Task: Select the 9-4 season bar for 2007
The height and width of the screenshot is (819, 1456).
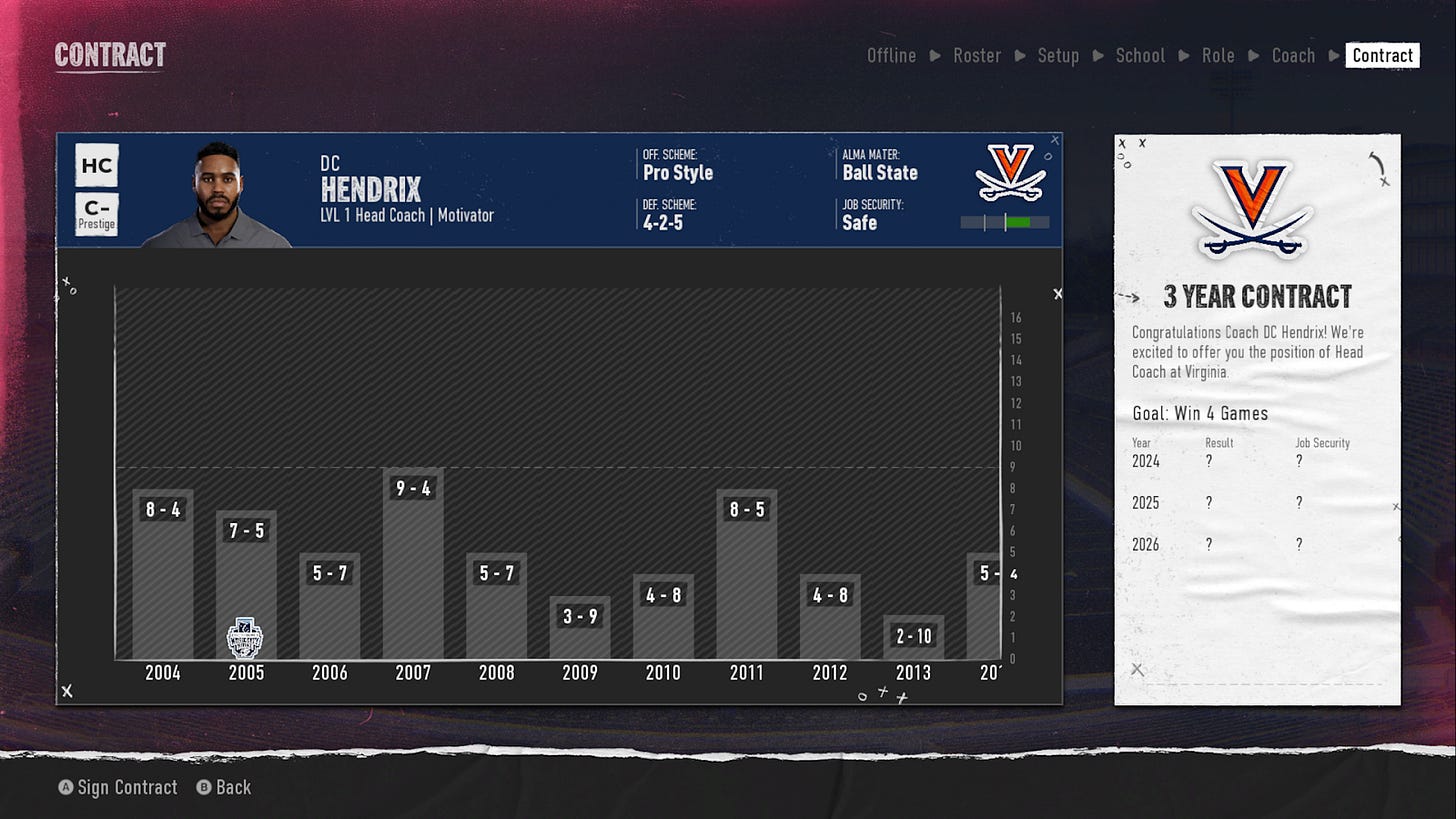Action: point(413,560)
